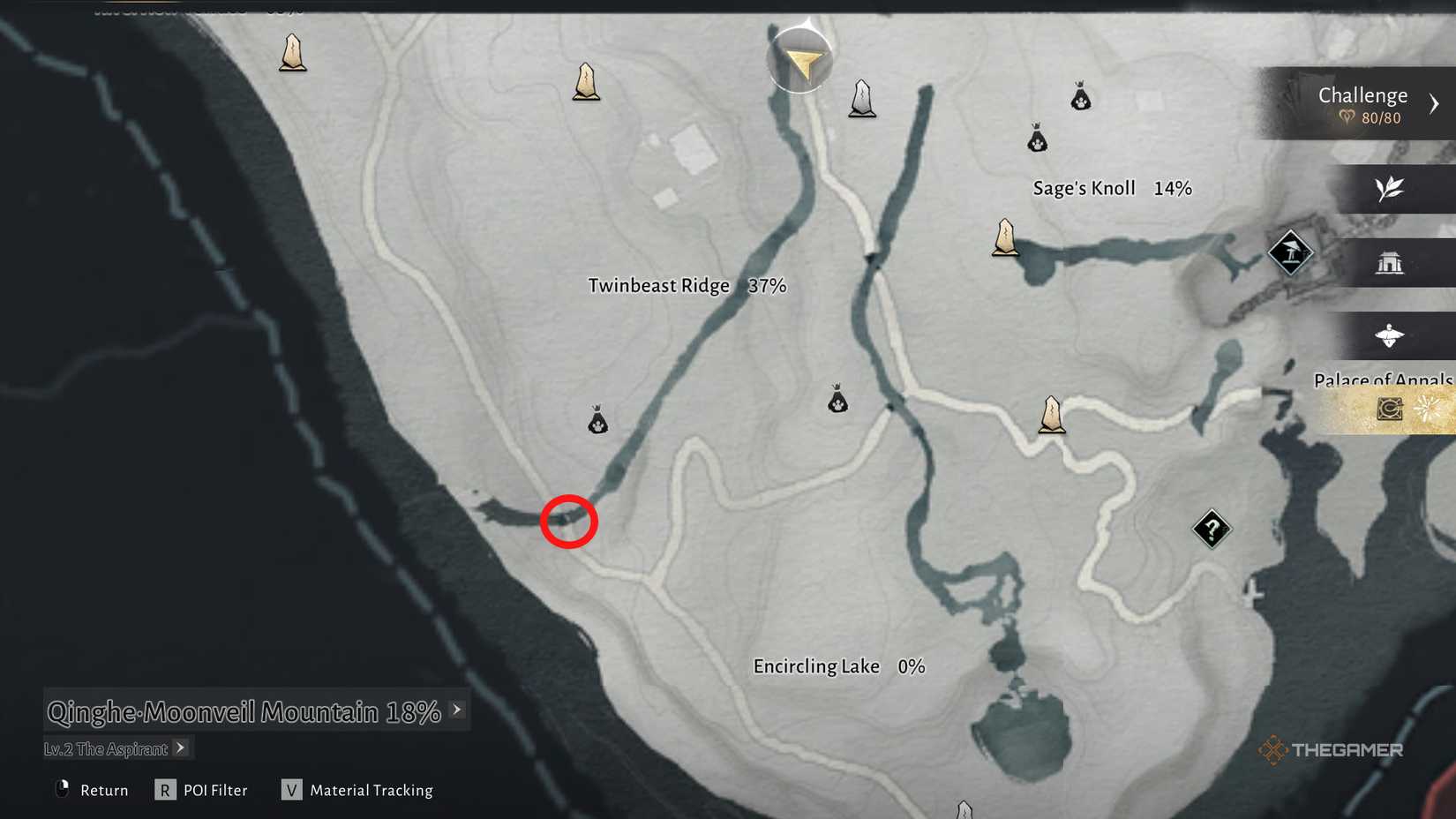Screen dimensions: 1456x819
Task: Click the golden stele marker near Encircling Lake
Action: tap(1053, 415)
